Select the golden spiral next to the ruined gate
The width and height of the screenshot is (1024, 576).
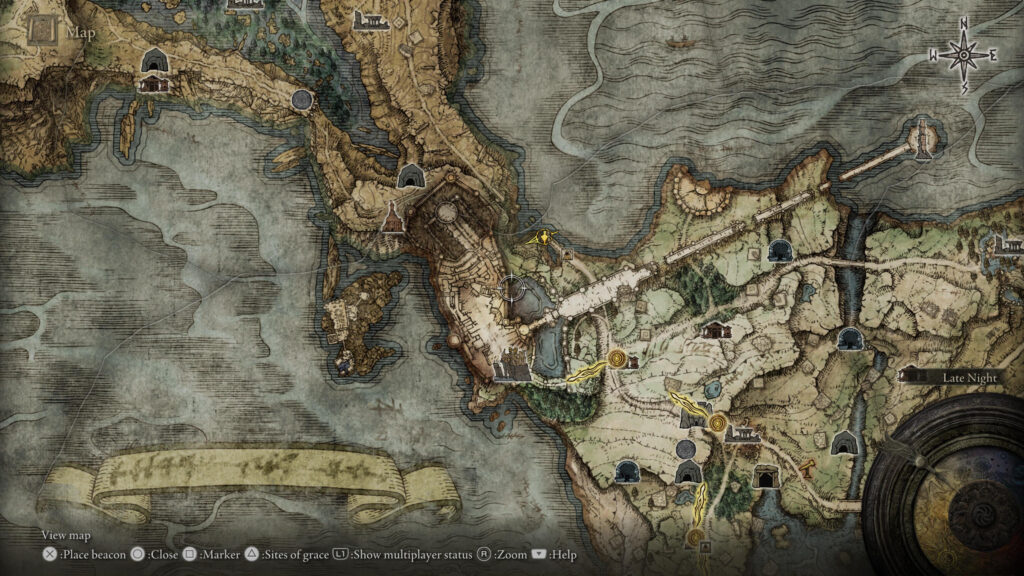pyautogui.click(x=720, y=424)
